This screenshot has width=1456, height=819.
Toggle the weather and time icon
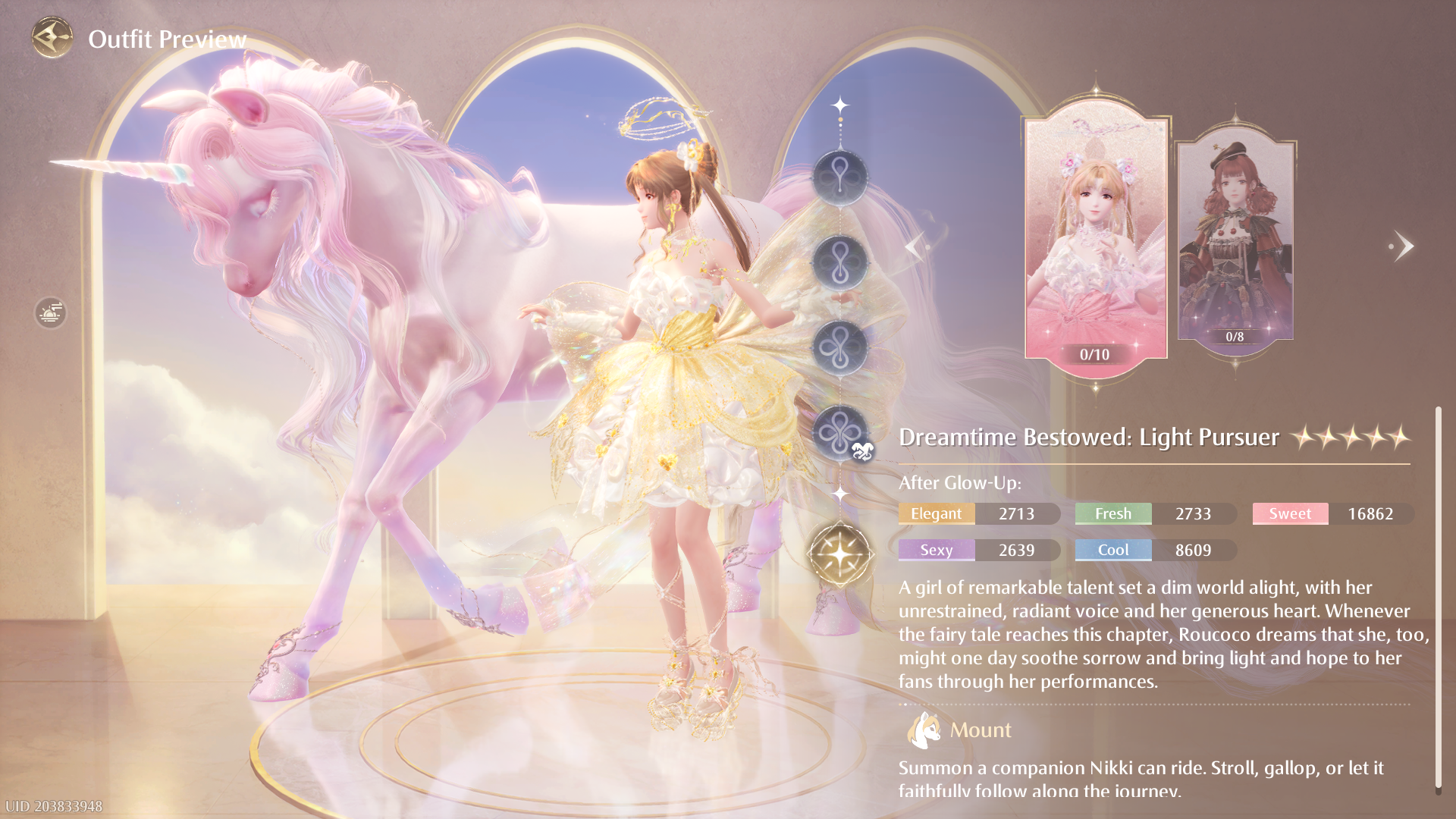(x=50, y=312)
